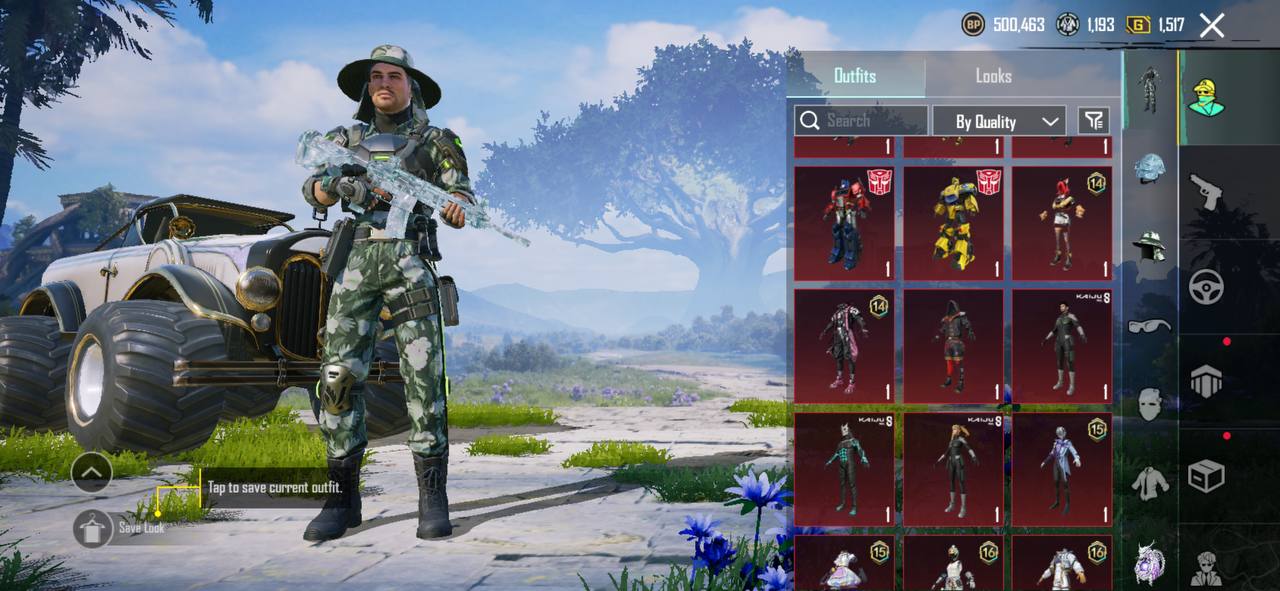Open the pistol weapon skins category
Viewport: 1280px width, 591px height.
tap(1206, 191)
